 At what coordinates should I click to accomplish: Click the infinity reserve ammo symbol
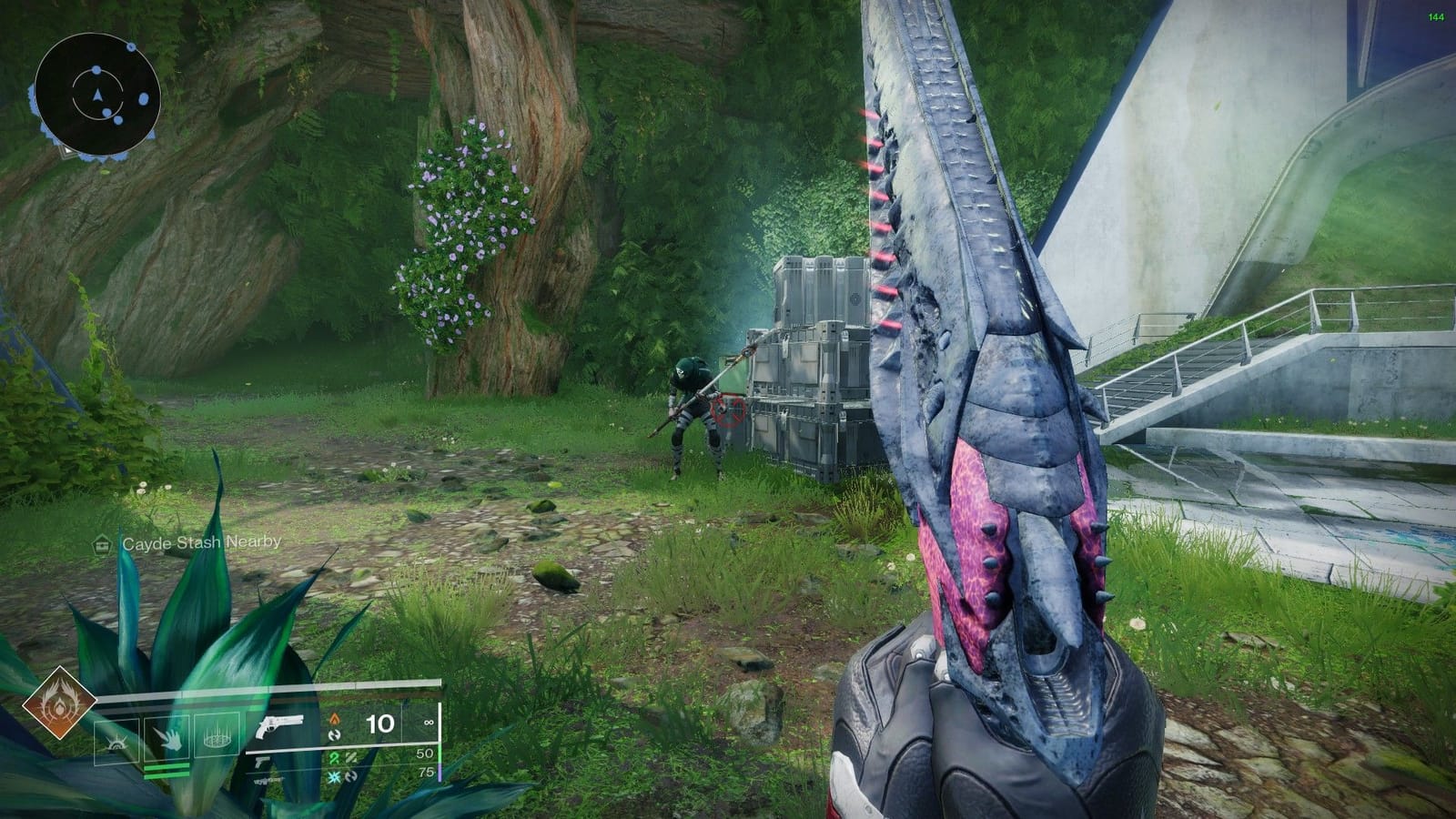click(x=428, y=723)
